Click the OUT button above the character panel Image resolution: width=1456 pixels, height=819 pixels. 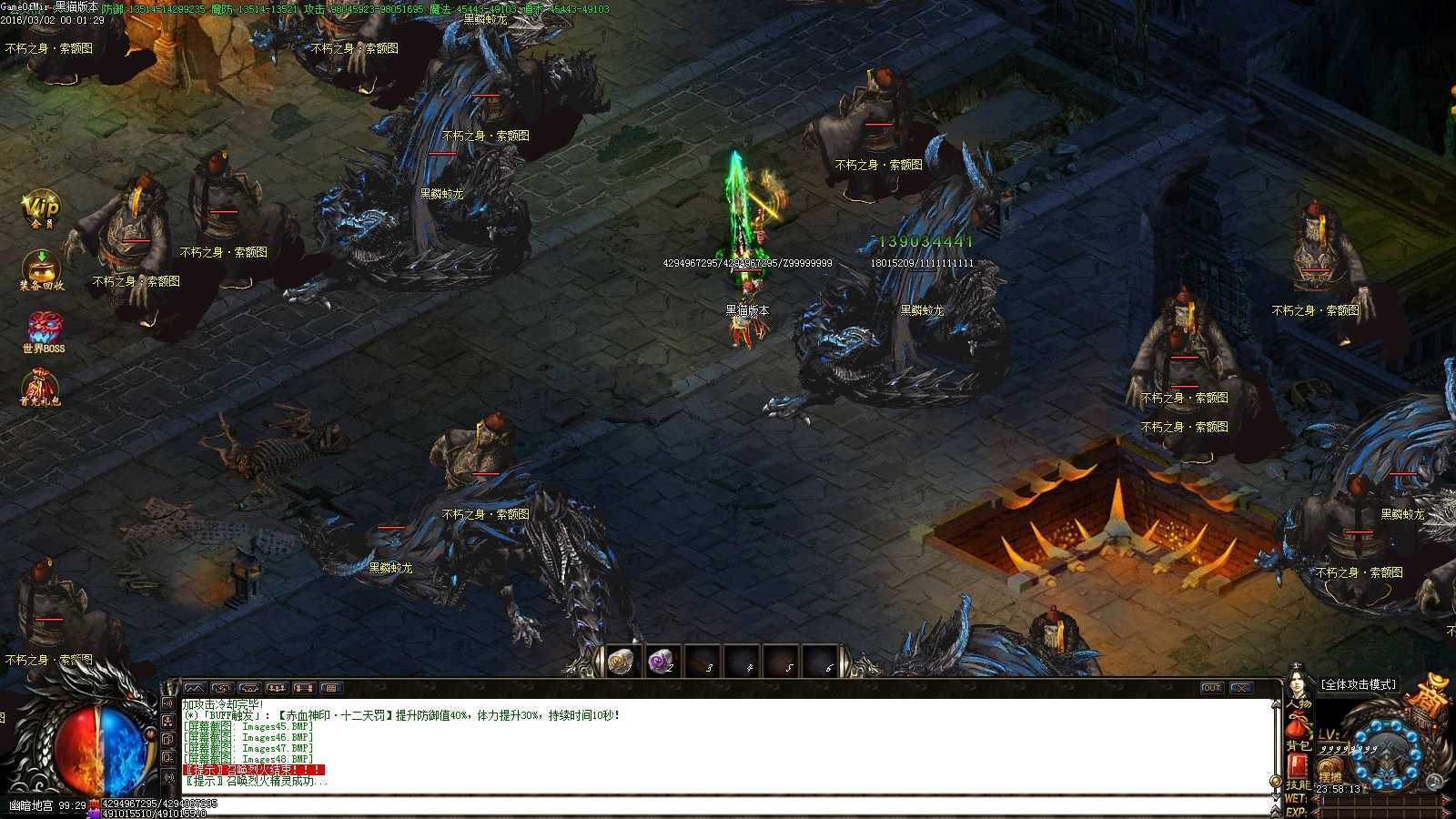pyautogui.click(x=1212, y=688)
